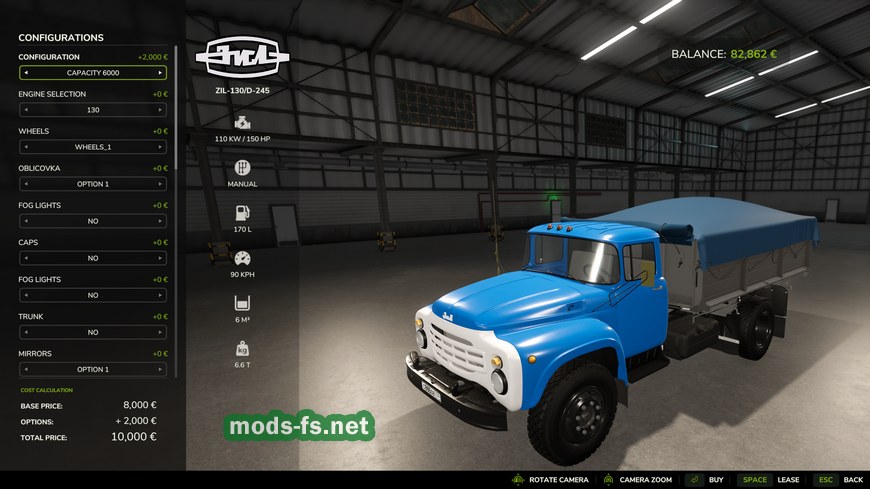Select next Mirrors option
Viewport: 870px width, 489px height.
[159, 369]
